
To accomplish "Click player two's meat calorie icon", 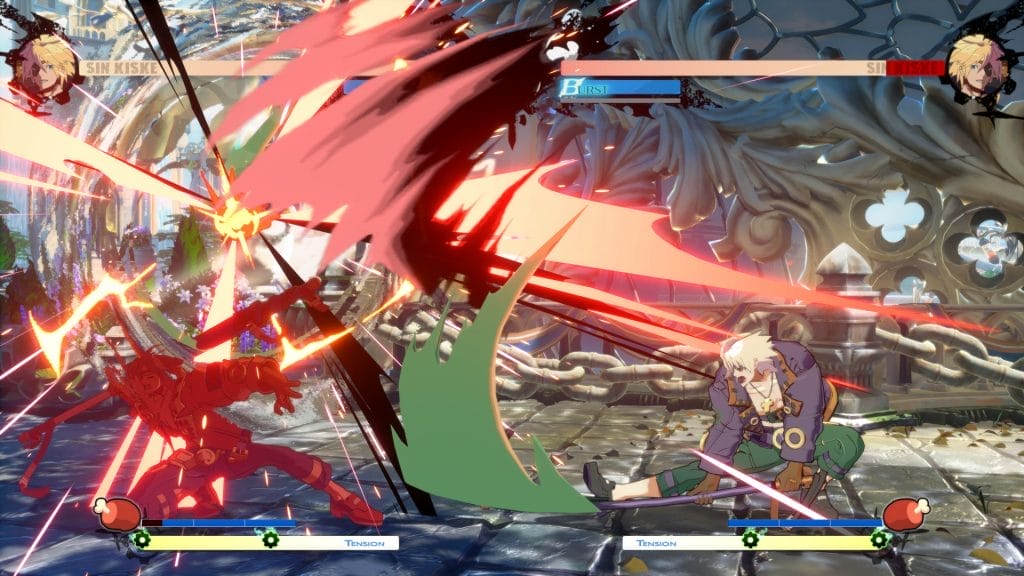I will click(905, 514).
